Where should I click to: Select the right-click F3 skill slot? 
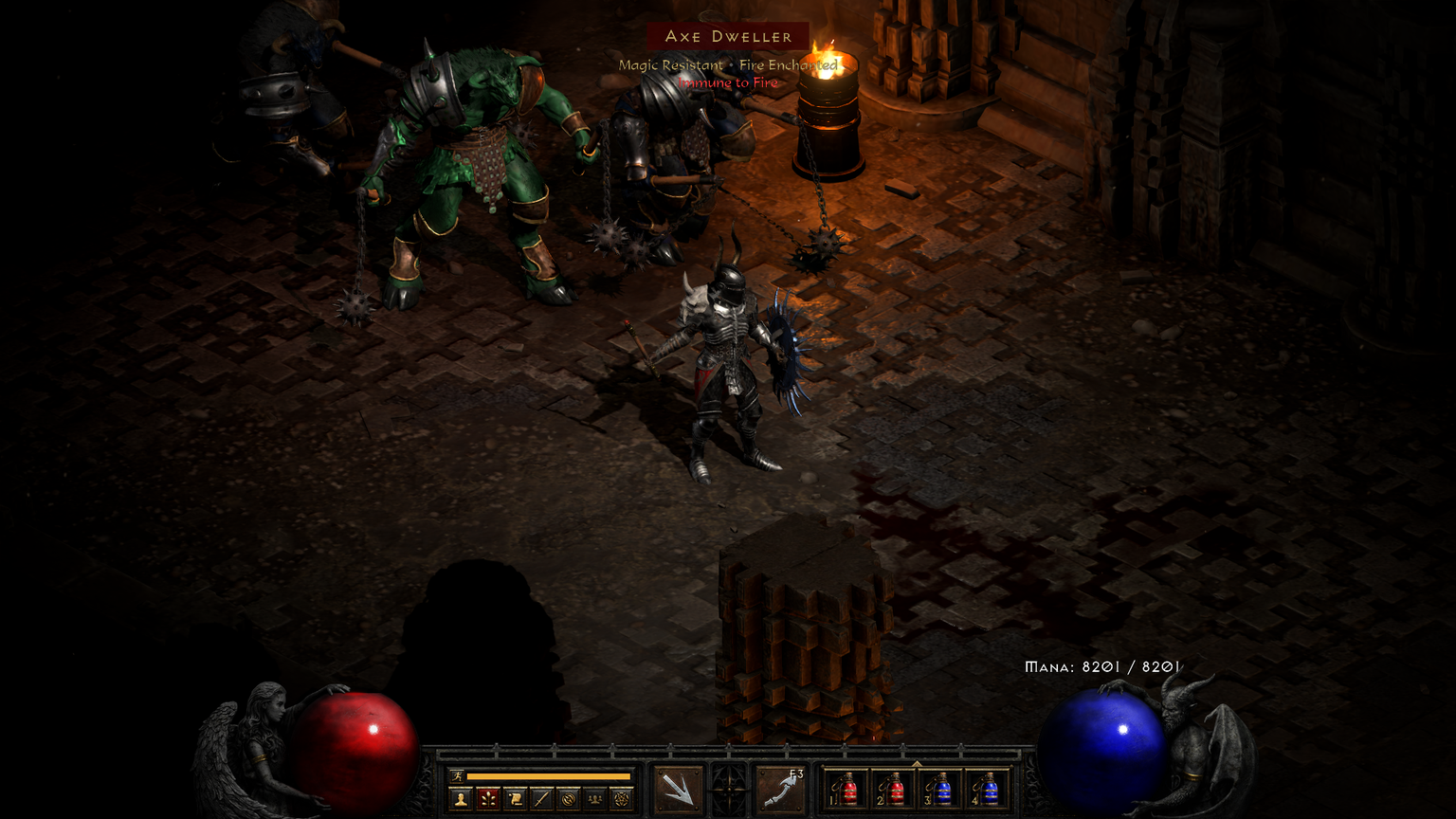point(780,789)
